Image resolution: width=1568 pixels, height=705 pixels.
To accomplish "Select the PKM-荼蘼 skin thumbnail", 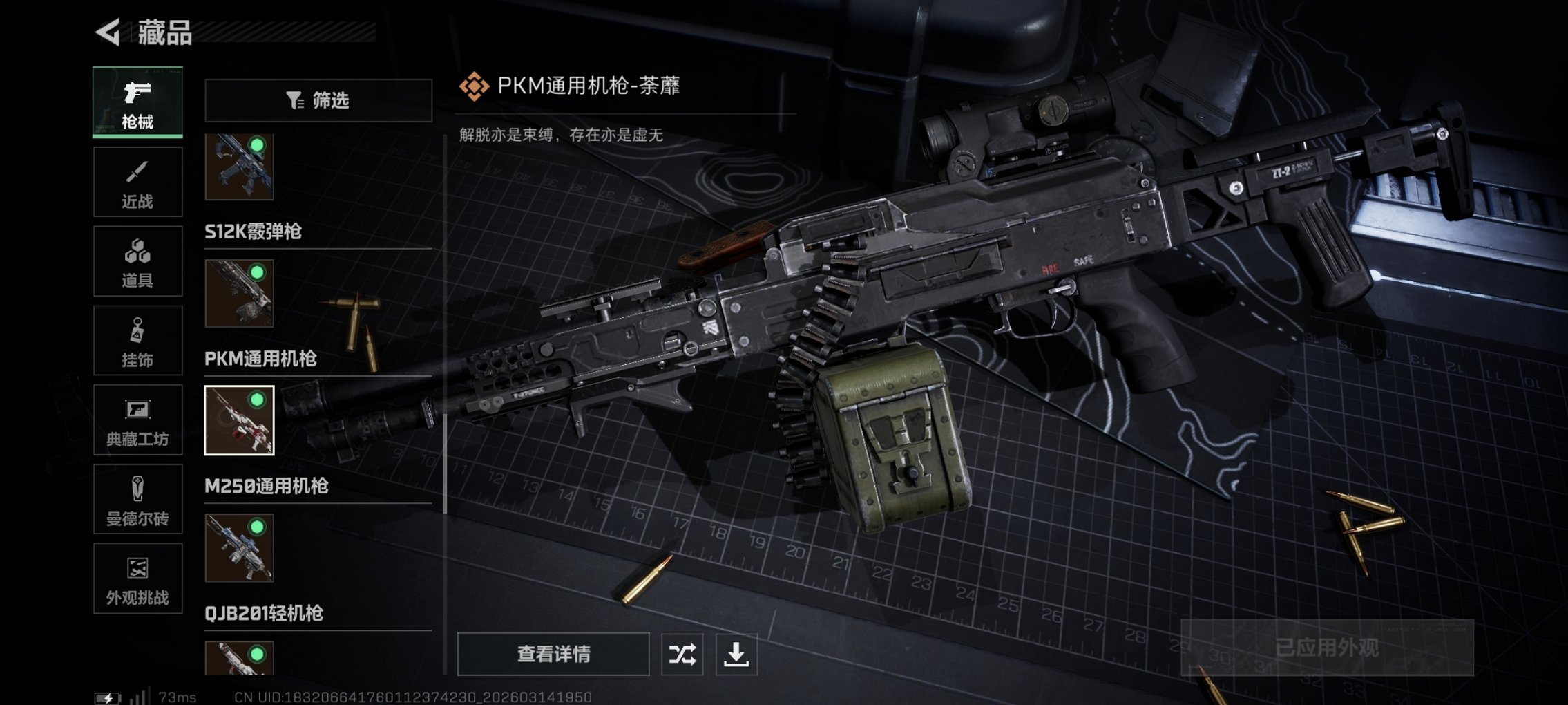I will (241, 421).
